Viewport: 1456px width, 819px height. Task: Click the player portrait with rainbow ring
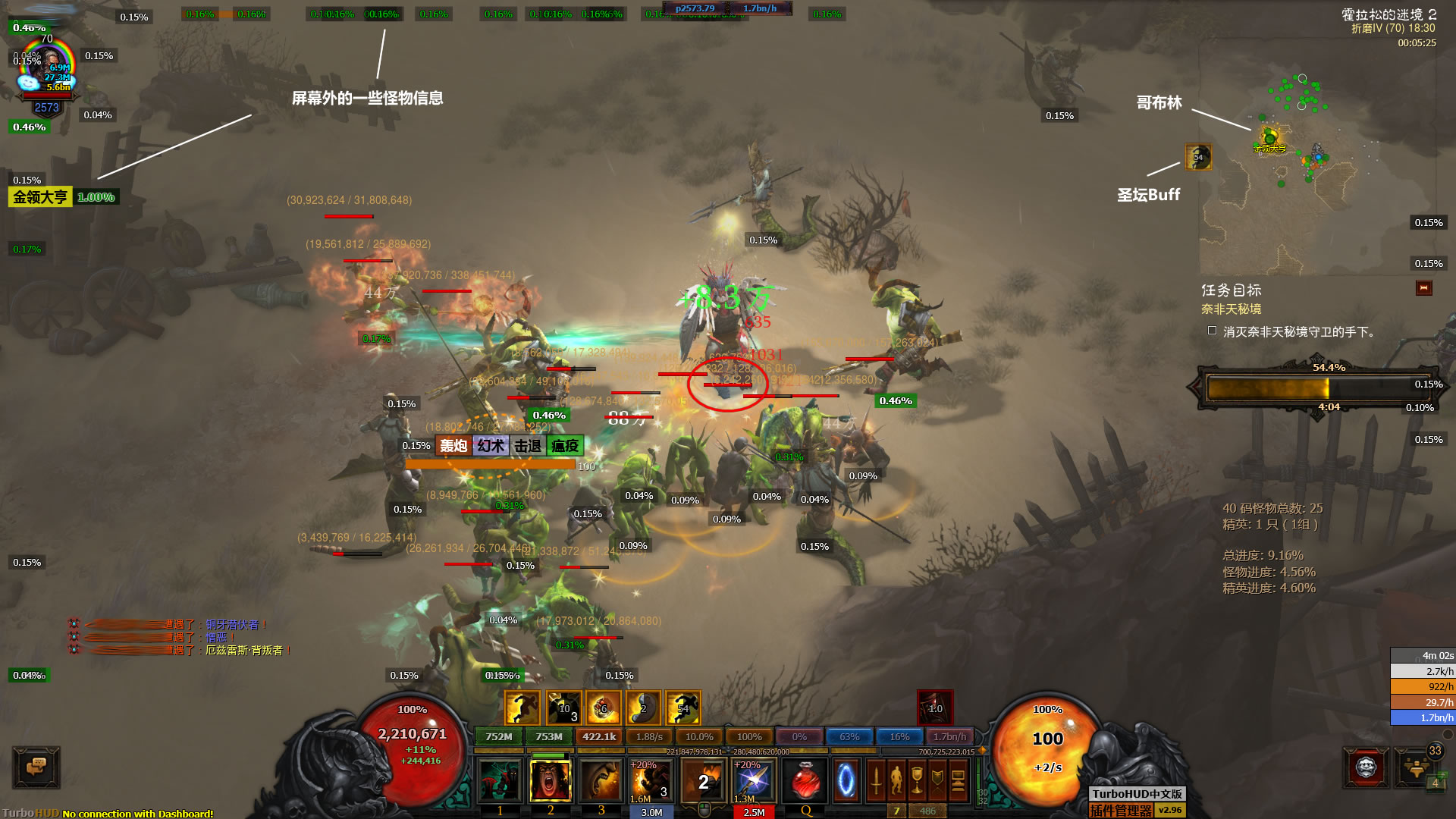(x=47, y=70)
